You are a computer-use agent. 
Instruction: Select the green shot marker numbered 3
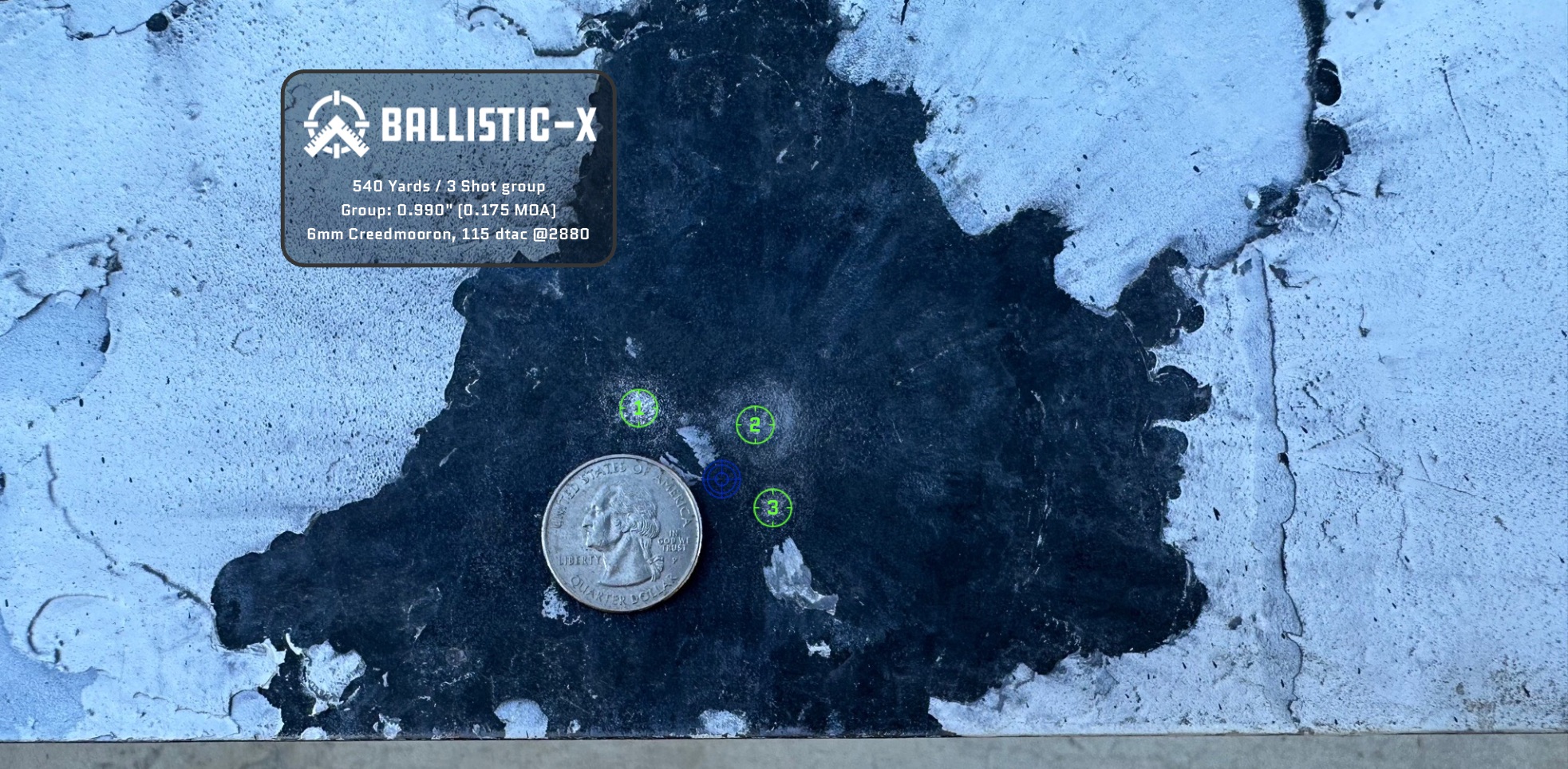pos(772,507)
